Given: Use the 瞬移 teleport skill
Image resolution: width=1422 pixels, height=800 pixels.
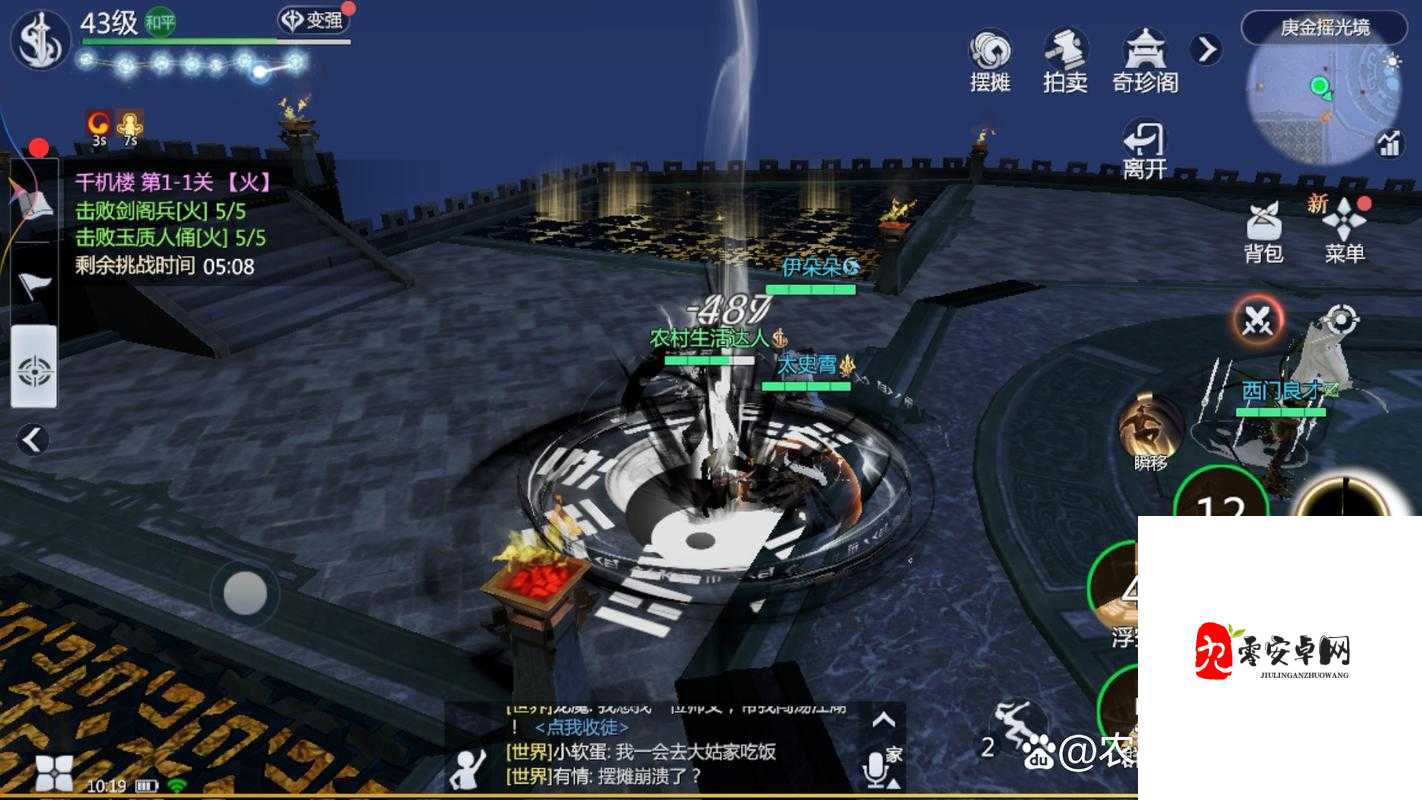Looking at the screenshot, I should coord(1150,430).
